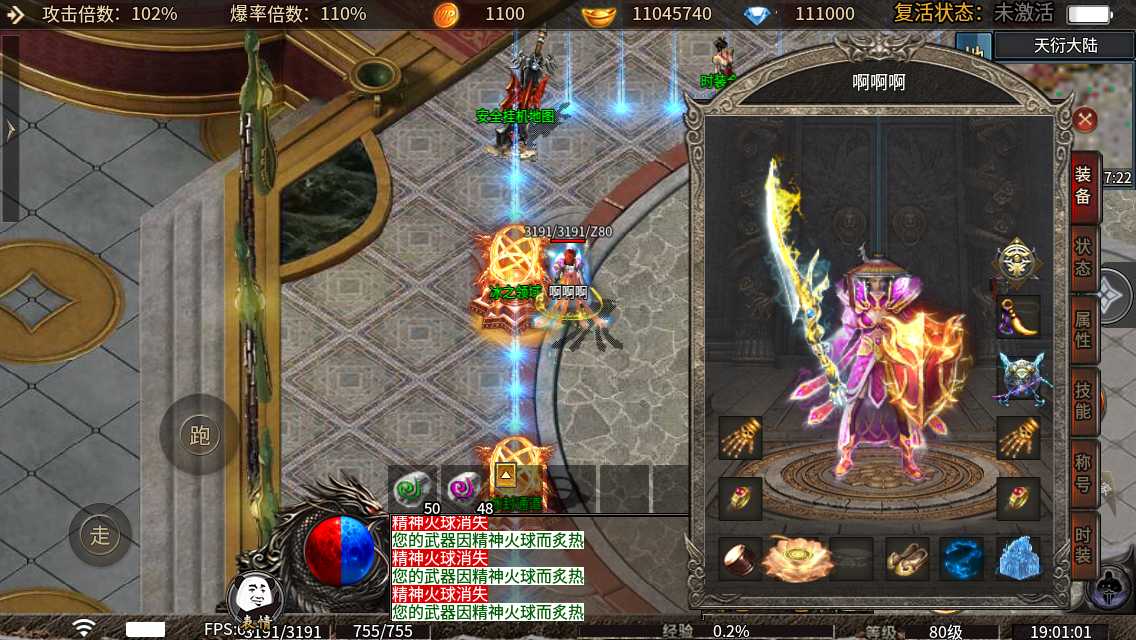Close the character equipment panel
The height and width of the screenshot is (640, 1136).
(x=1085, y=121)
